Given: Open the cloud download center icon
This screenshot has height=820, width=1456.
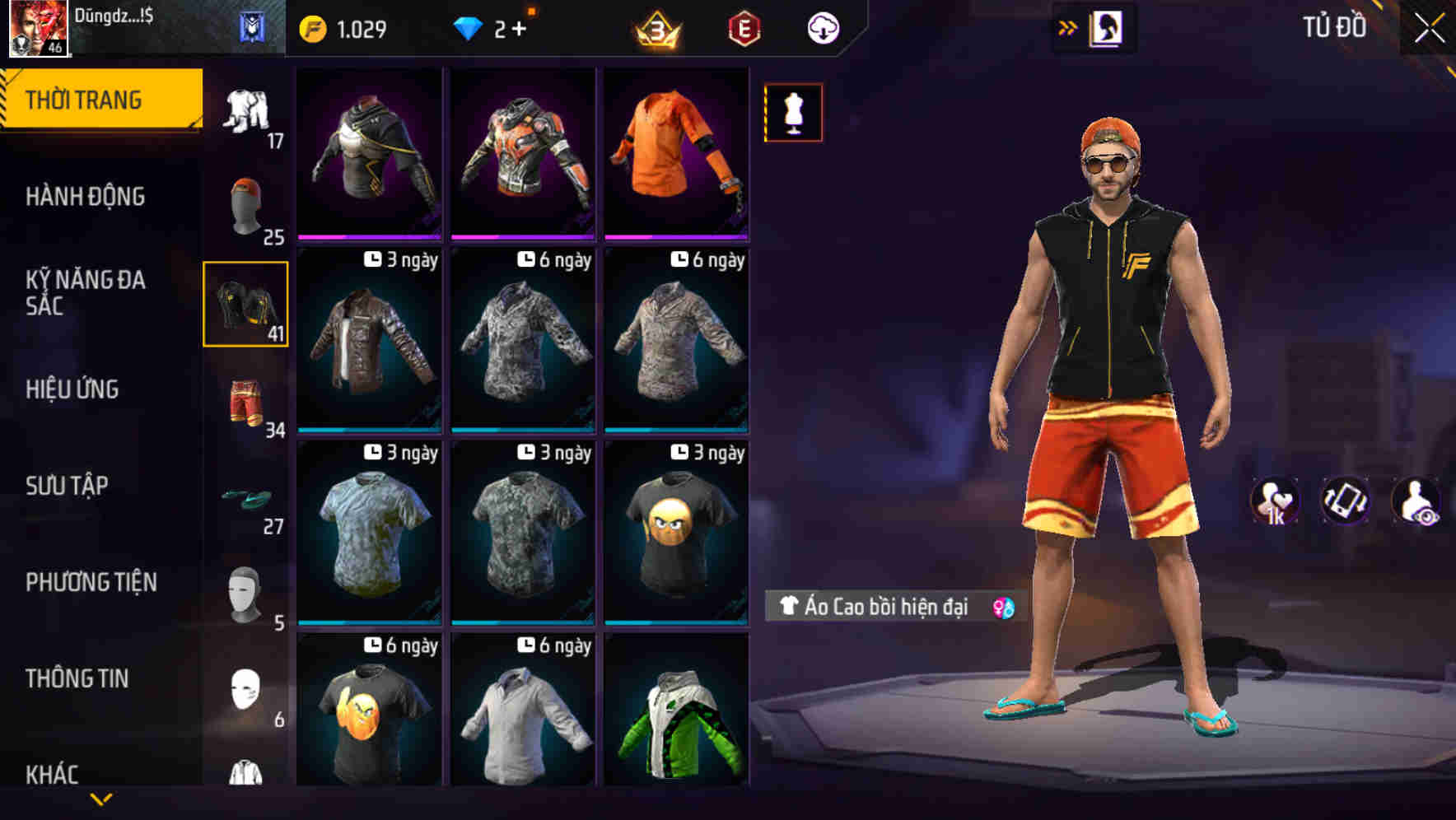Looking at the screenshot, I should tap(822, 27).
